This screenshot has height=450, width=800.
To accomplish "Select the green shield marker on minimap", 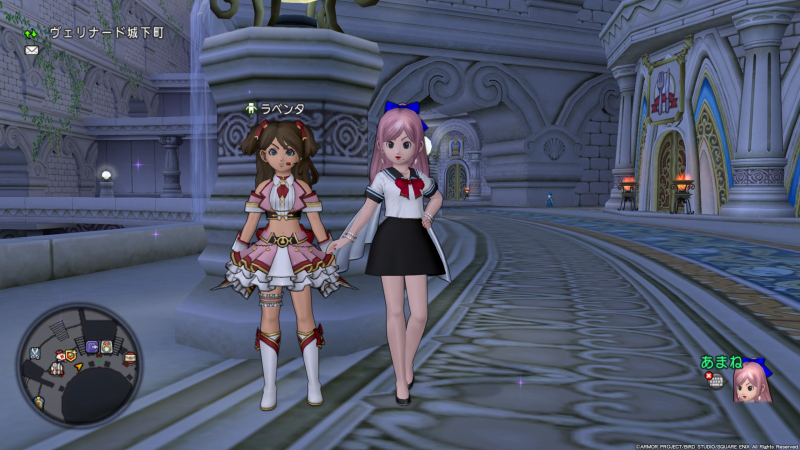I will point(72,354).
